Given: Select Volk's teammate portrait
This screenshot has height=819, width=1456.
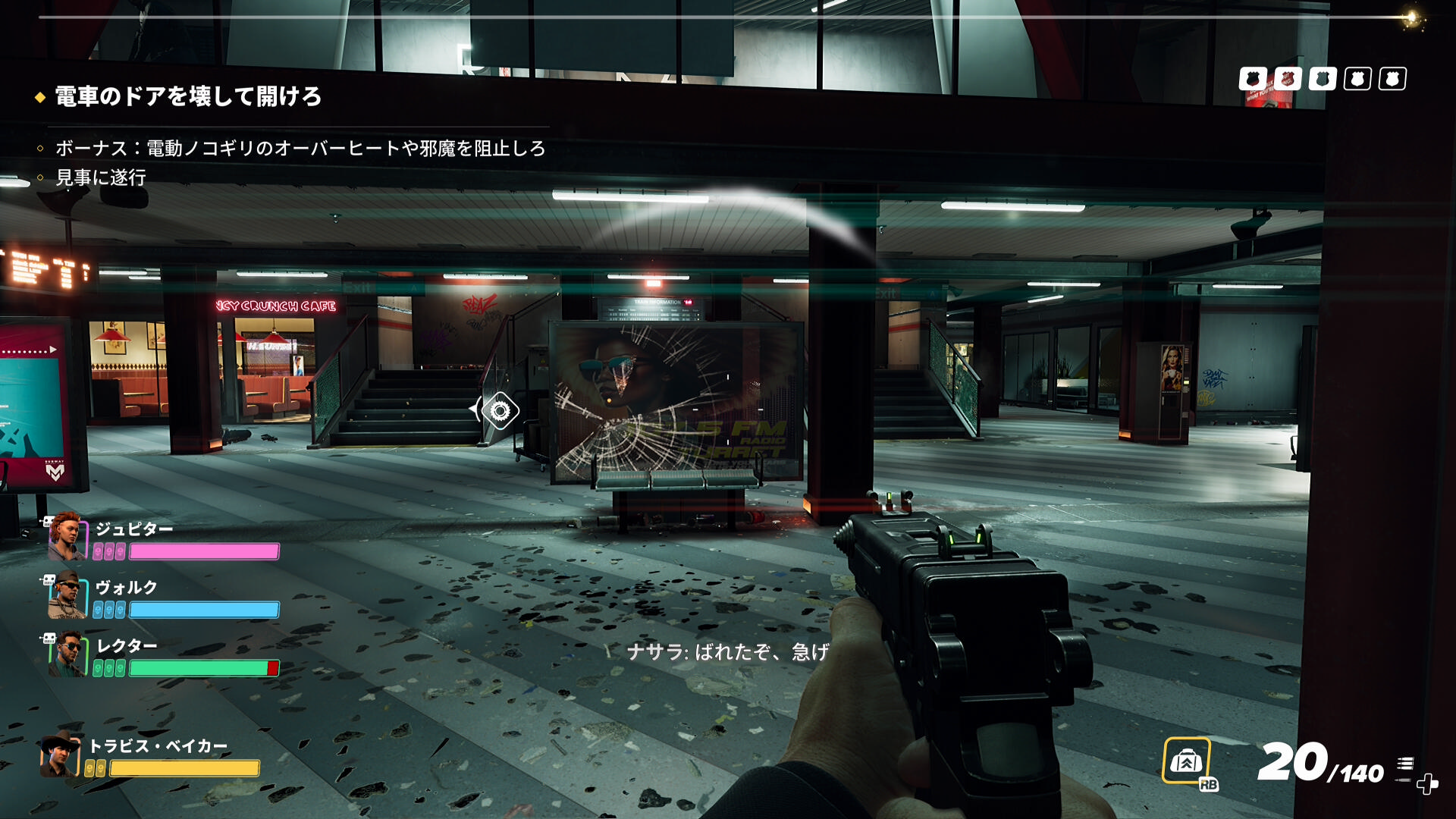Looking at the screenshot, I should click(x=67, y=596).
